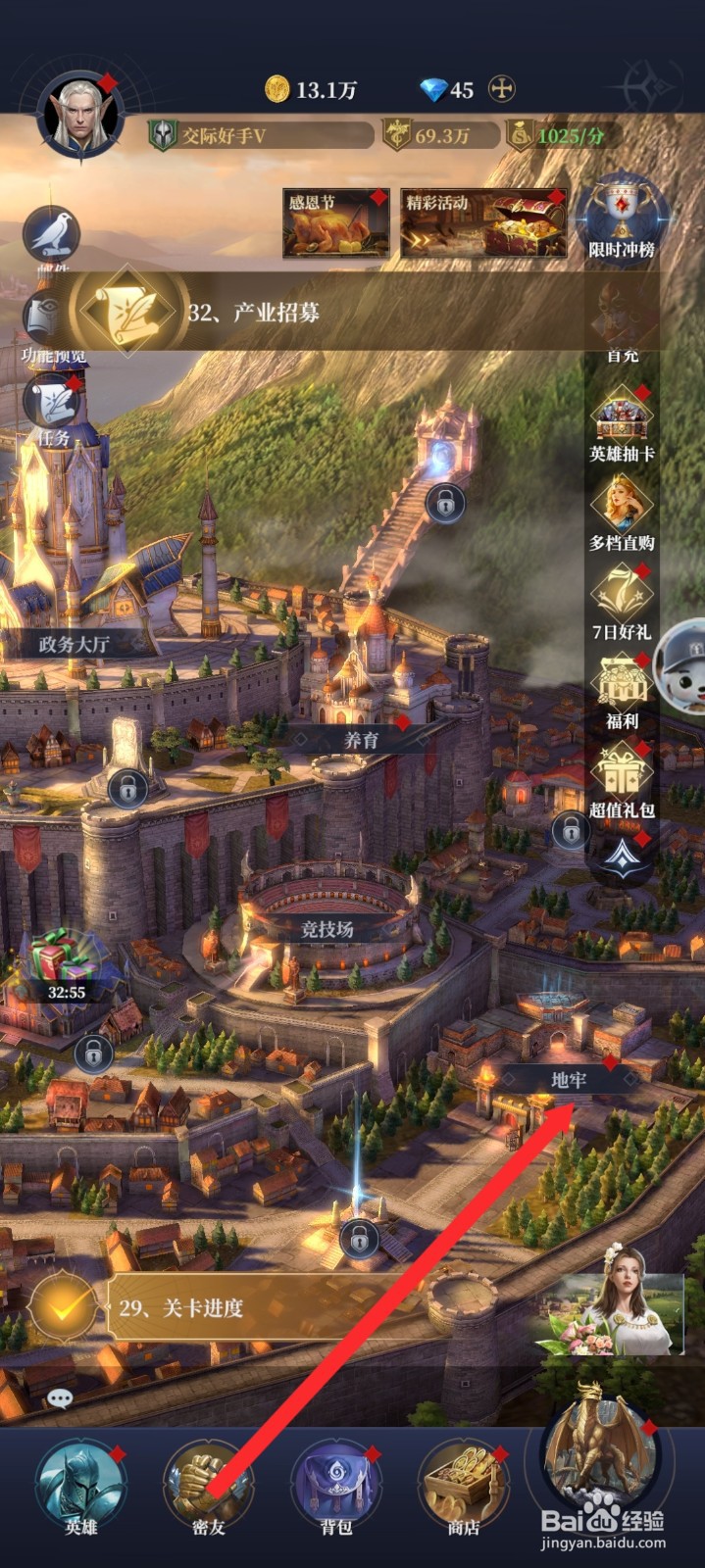Open the 福利 benefits icon
The height and width of the screenshot is (1568, 705).
[622, 690]
